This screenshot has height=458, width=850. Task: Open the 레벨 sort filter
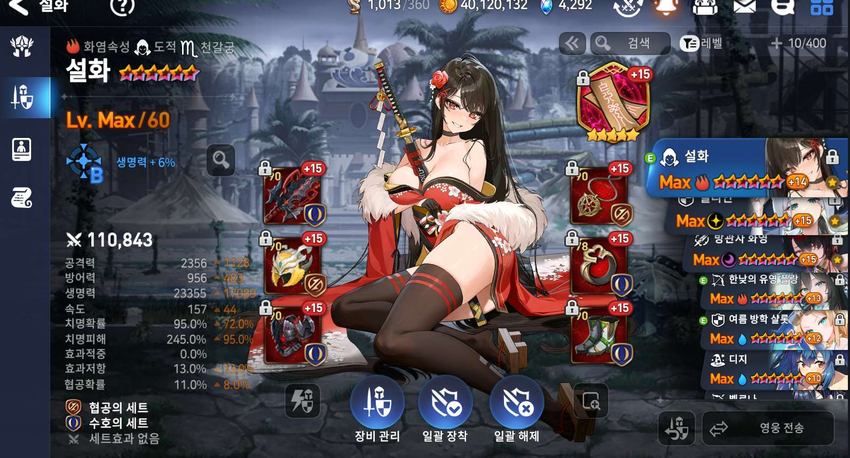702,43
